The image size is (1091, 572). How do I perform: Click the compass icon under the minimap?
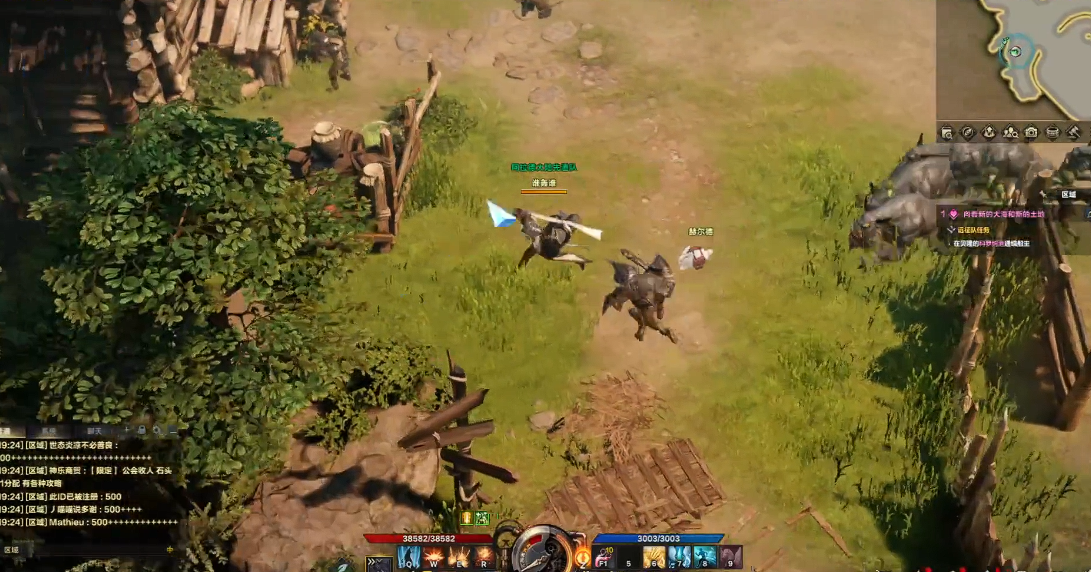point(968,132)
